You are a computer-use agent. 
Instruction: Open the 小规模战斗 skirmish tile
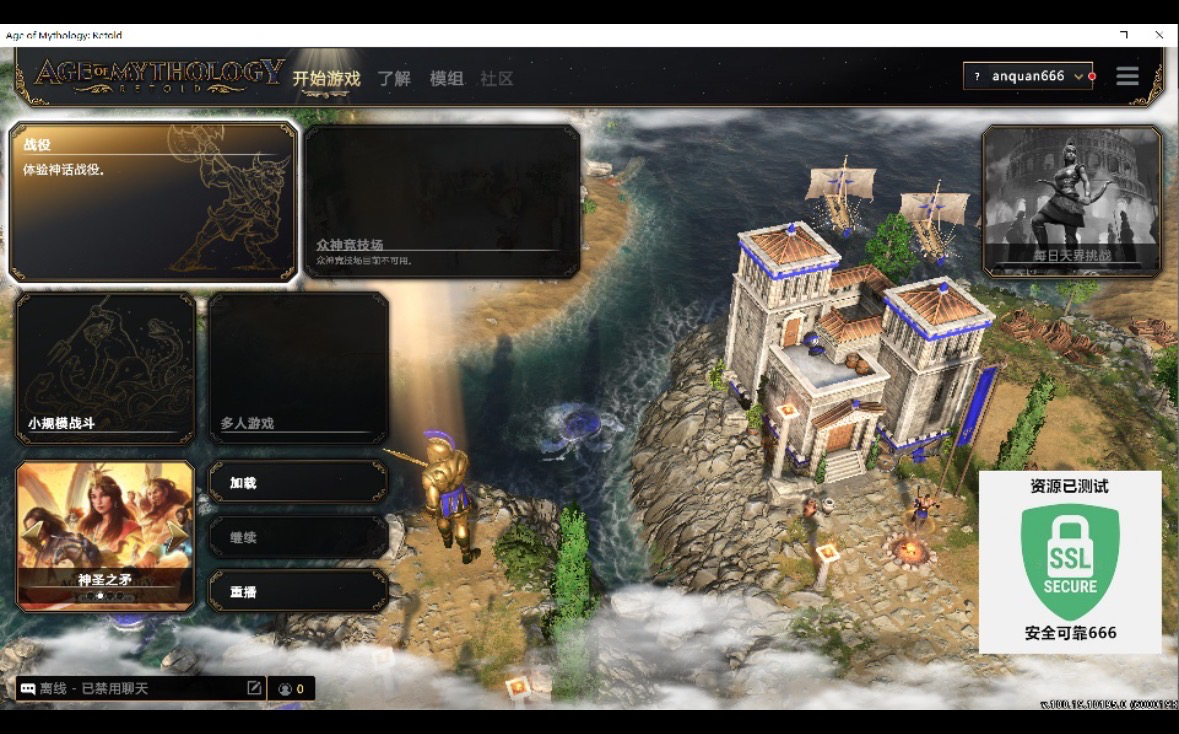pyautogui.click(x=105, y=368)
